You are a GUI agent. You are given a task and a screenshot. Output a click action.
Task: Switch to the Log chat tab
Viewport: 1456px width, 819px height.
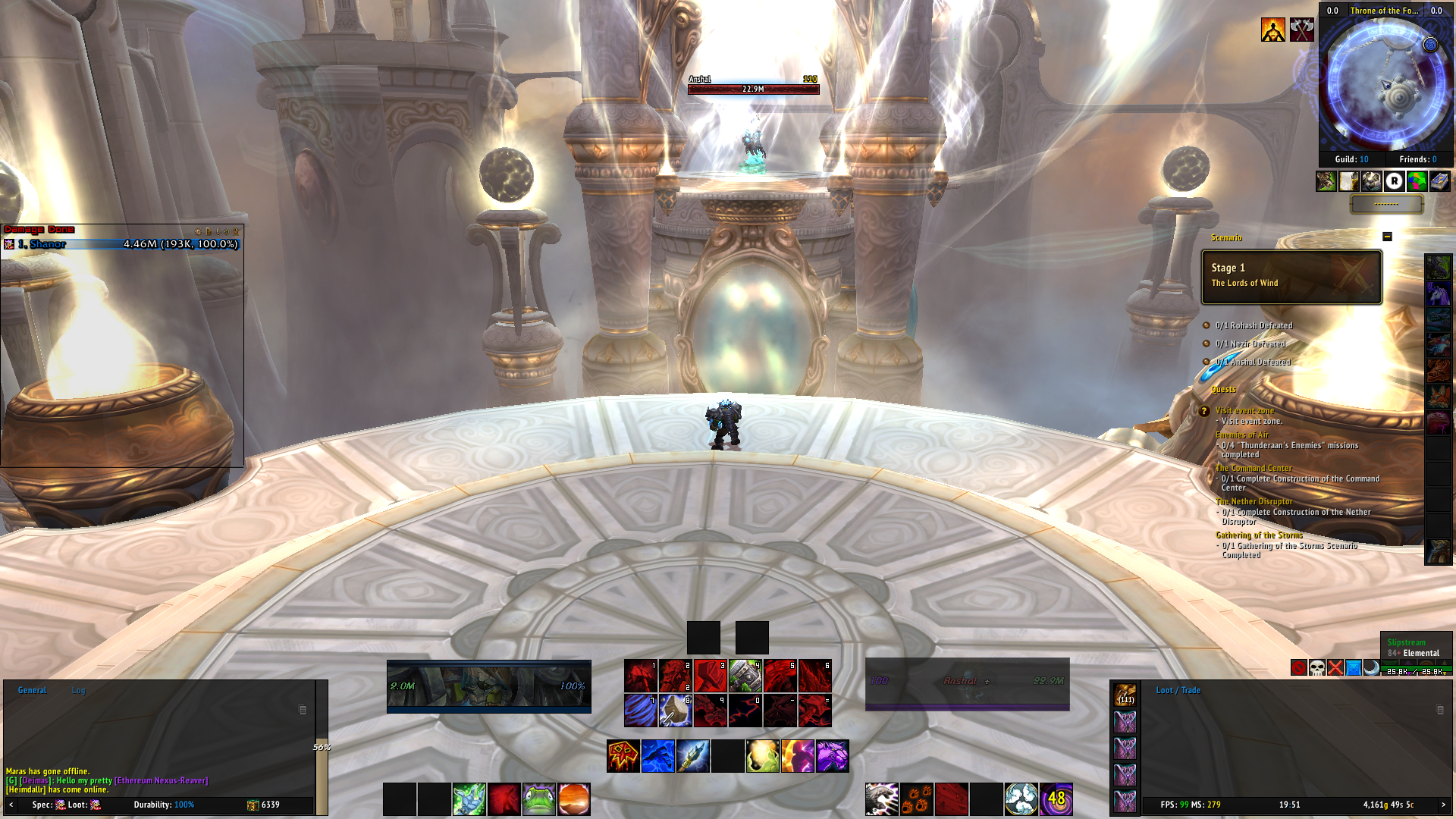[79, 690]
